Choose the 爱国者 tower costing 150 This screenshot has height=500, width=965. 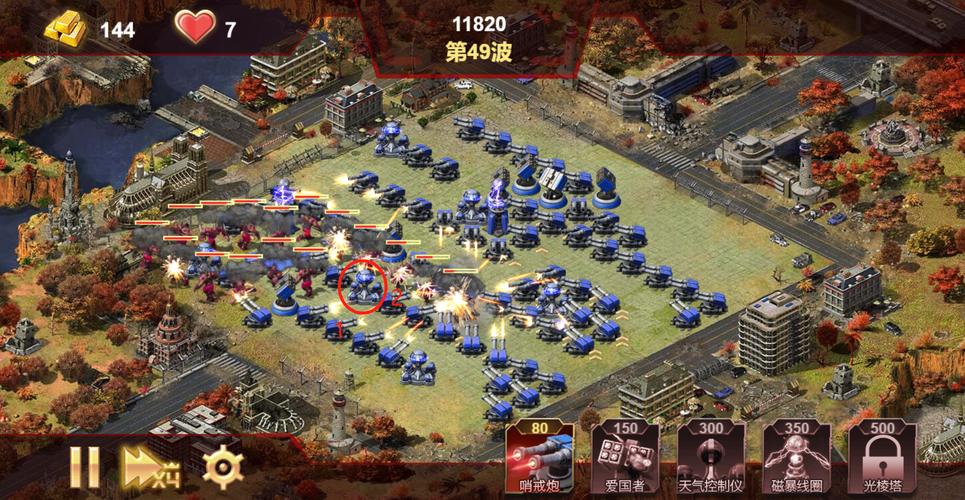(x=624, y=457)
